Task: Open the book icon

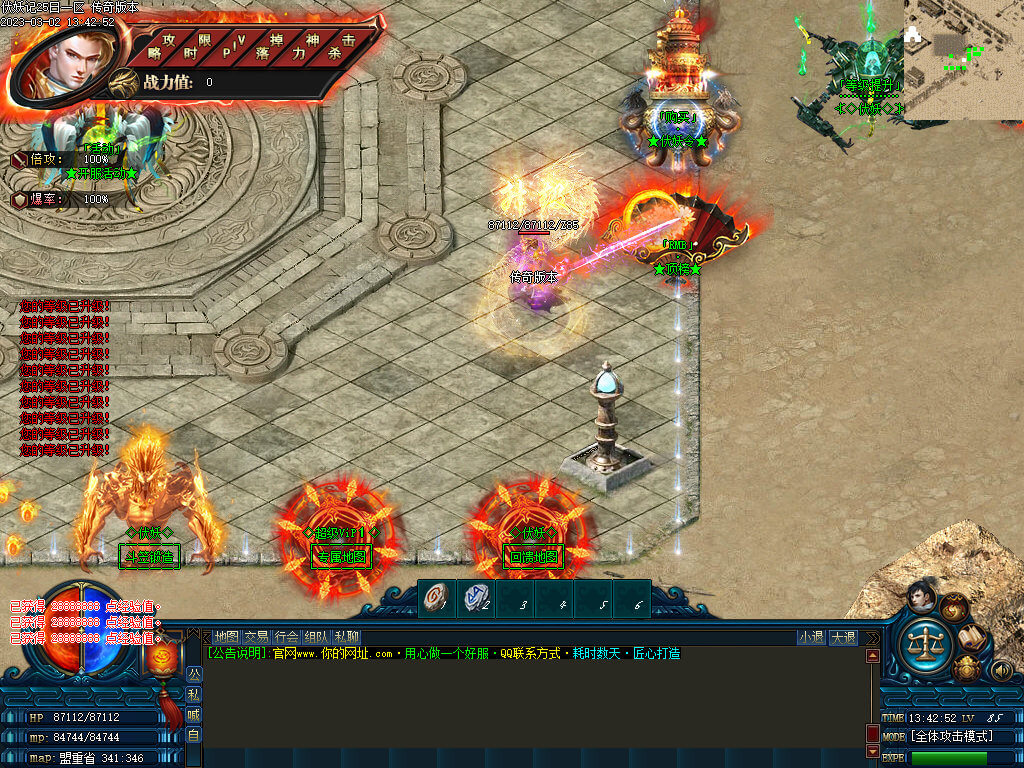Action: click(x=972, y=637)
